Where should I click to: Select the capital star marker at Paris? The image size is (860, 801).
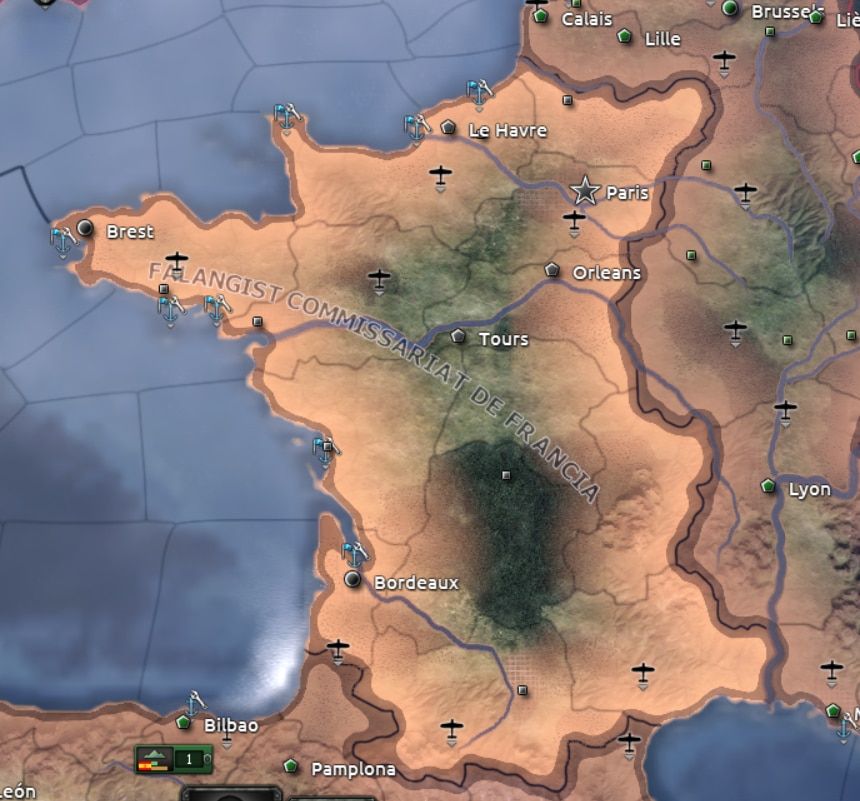pyautogui.click(x=585, y=190)
